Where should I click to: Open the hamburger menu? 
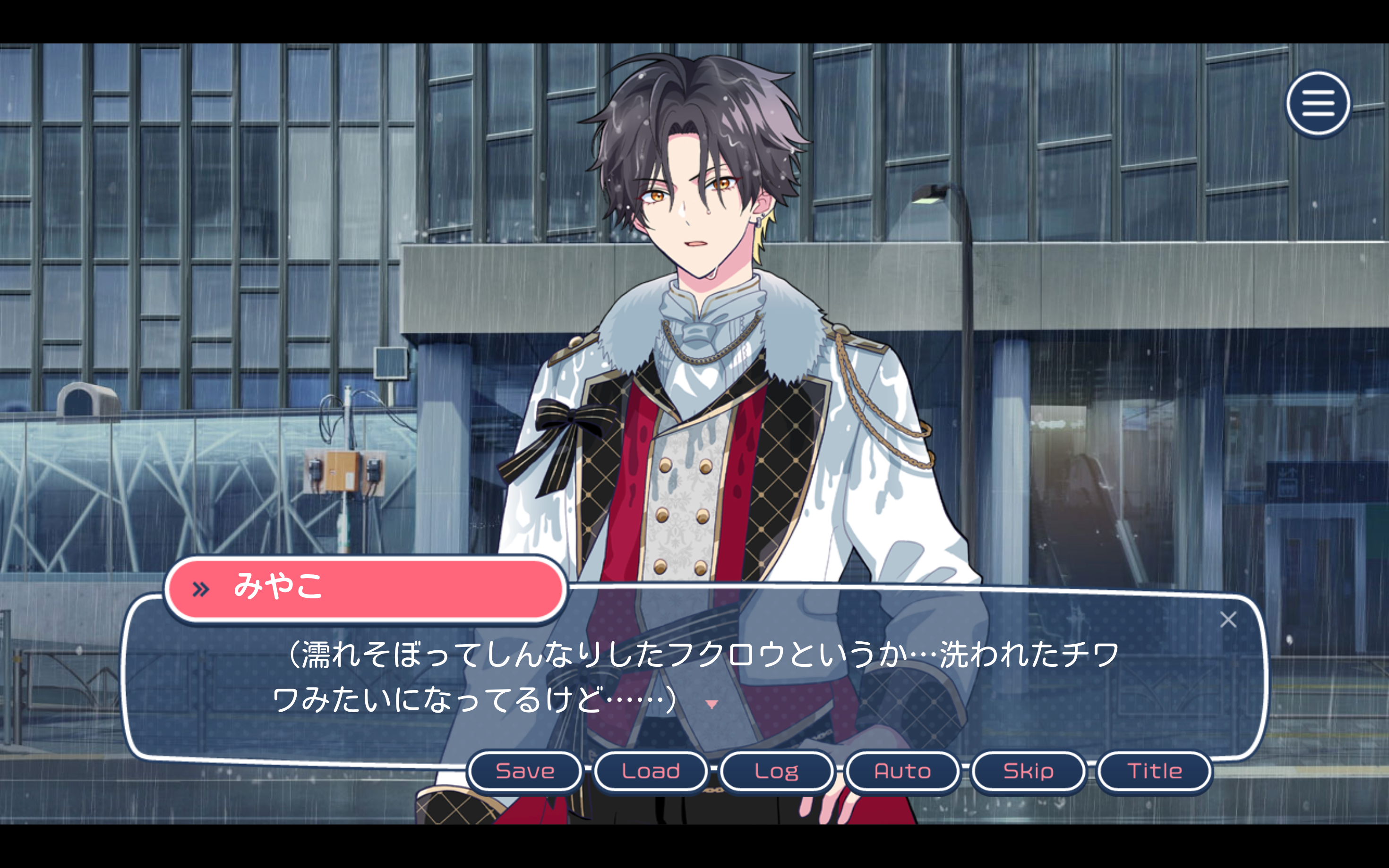1318,104
